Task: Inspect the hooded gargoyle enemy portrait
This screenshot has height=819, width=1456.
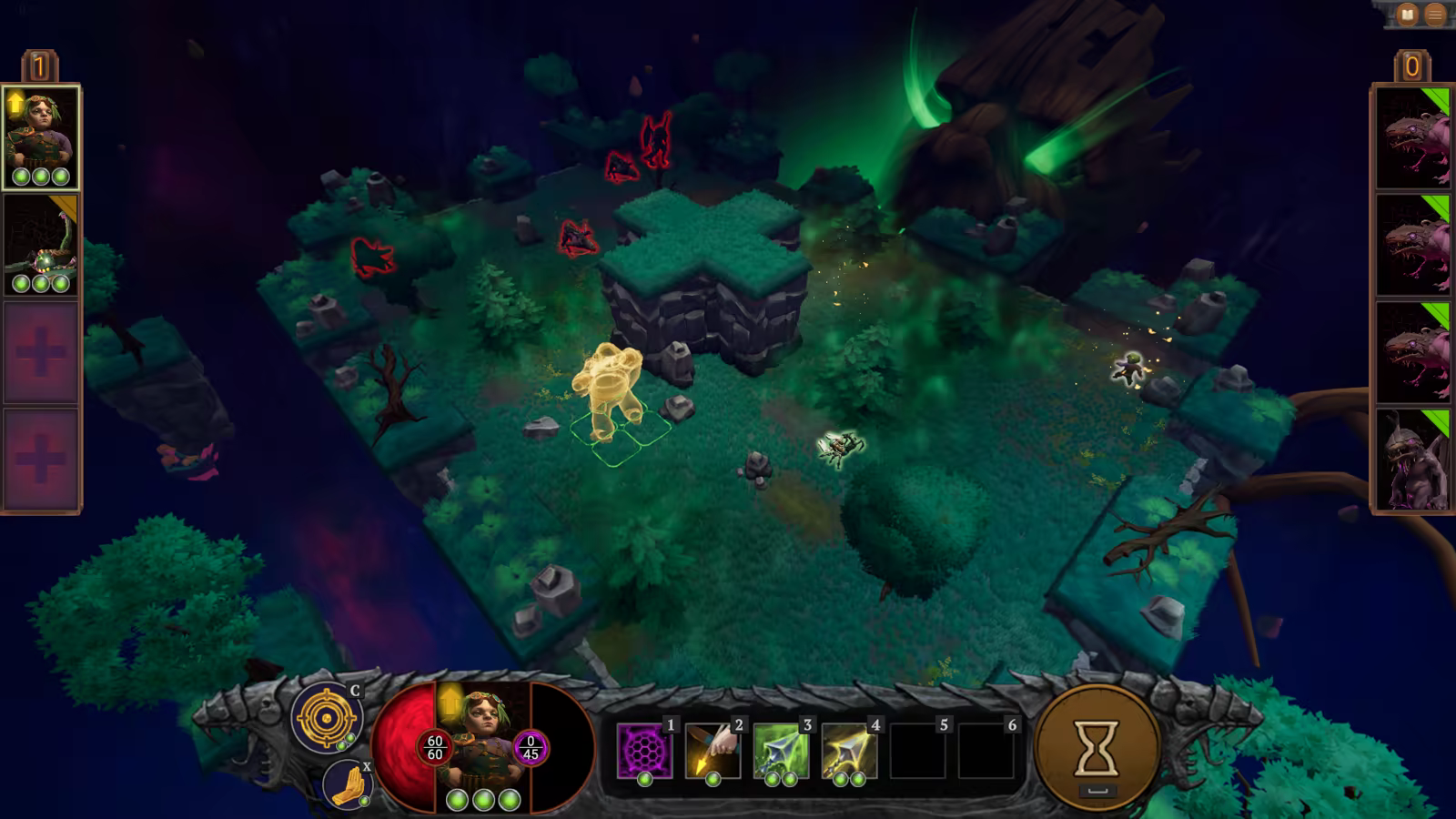Action: pos(1412,460)
